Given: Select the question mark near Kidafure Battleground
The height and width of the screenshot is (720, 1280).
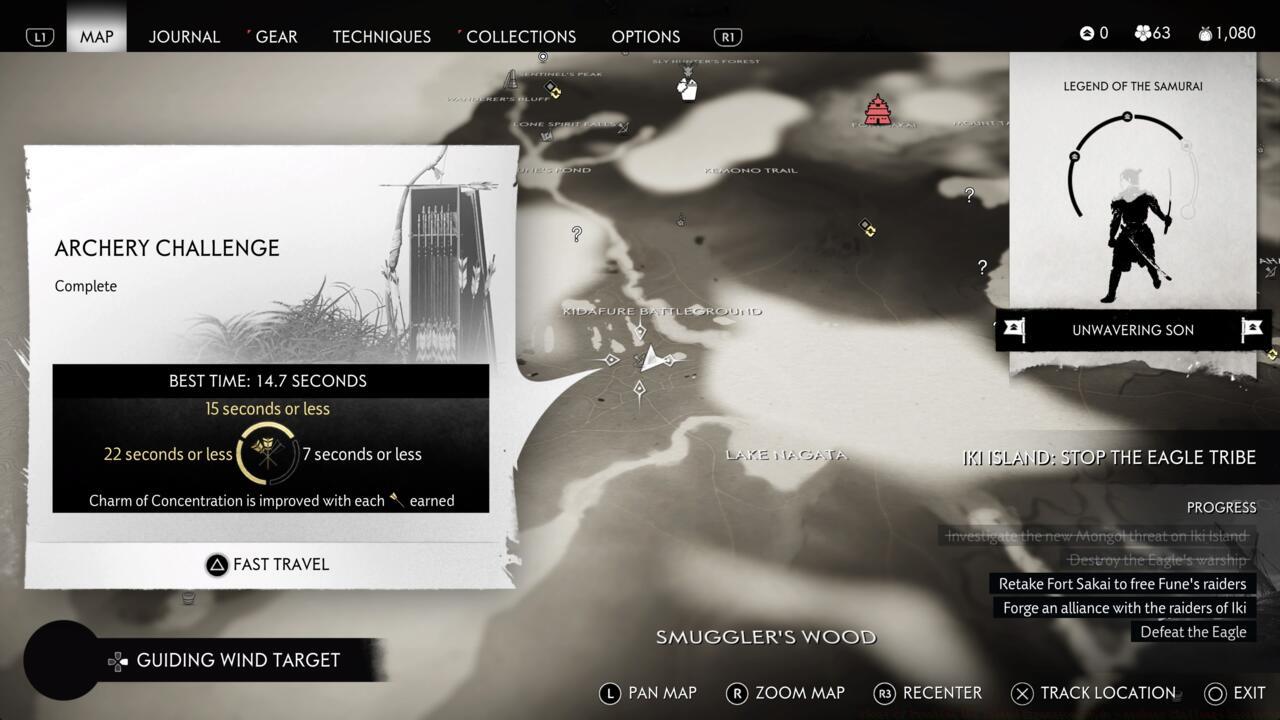Looking at the screenshot, I should click(x=577, y=234).
